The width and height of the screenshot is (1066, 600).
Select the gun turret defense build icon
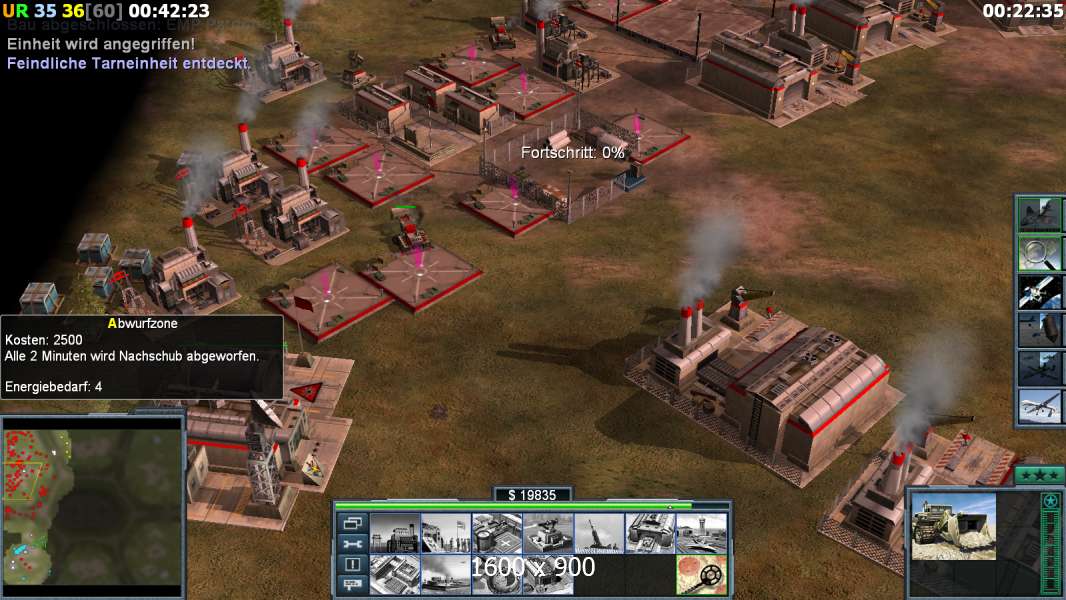tap(548, 533)
